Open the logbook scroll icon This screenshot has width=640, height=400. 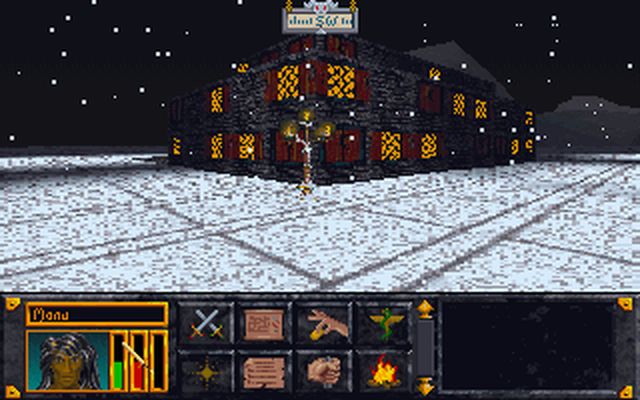[264, 372]
